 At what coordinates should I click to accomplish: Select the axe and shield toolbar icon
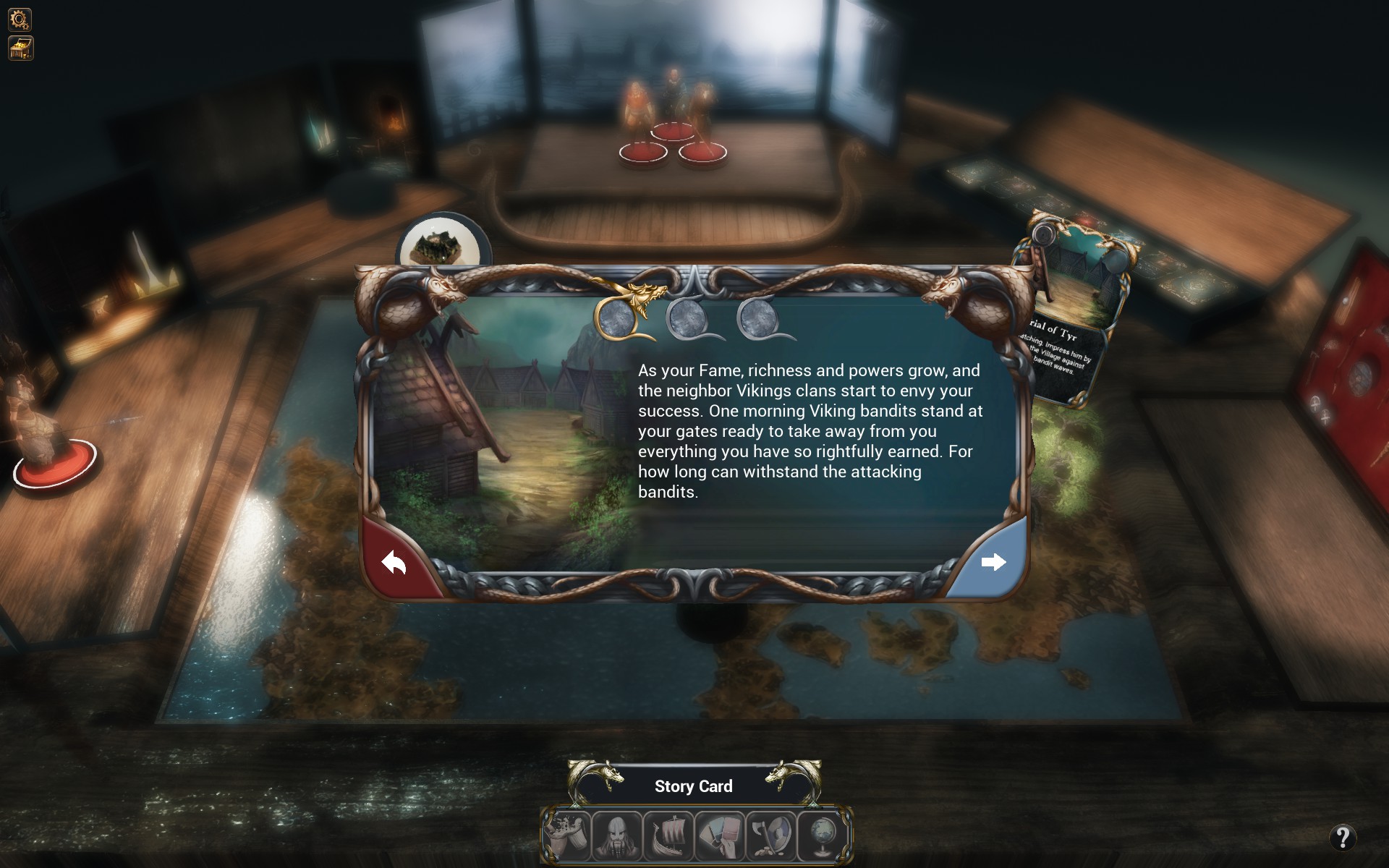[x=771, y=836]
